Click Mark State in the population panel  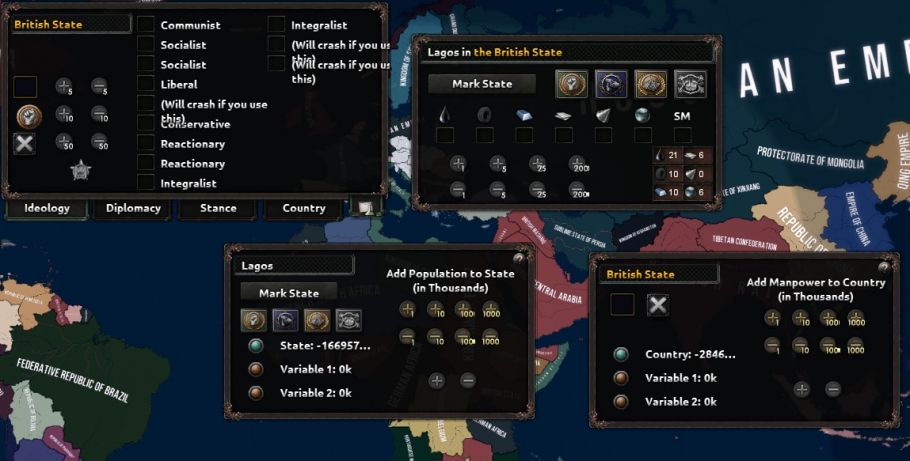(289, 293)
